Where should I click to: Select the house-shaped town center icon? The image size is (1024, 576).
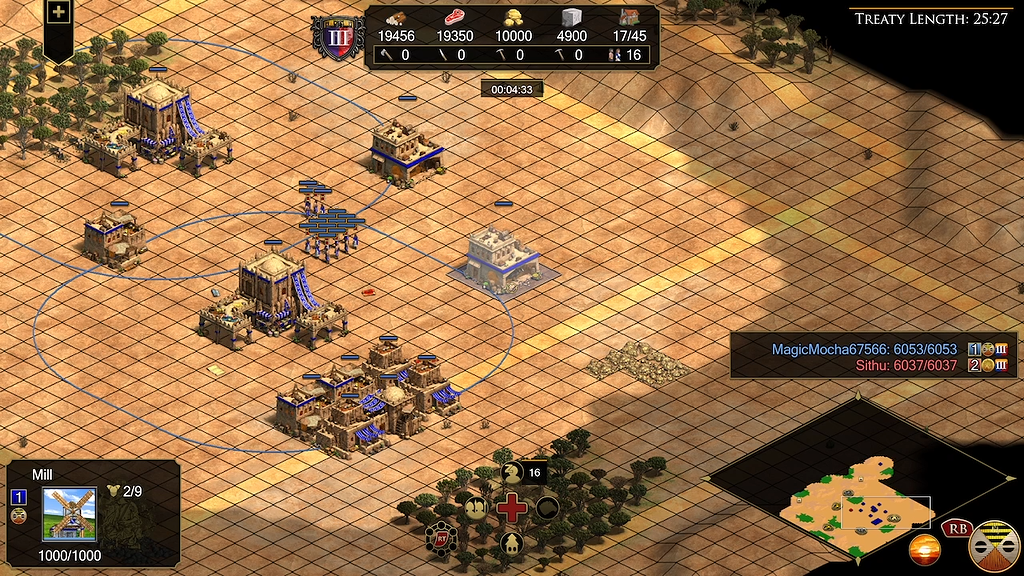512,543
